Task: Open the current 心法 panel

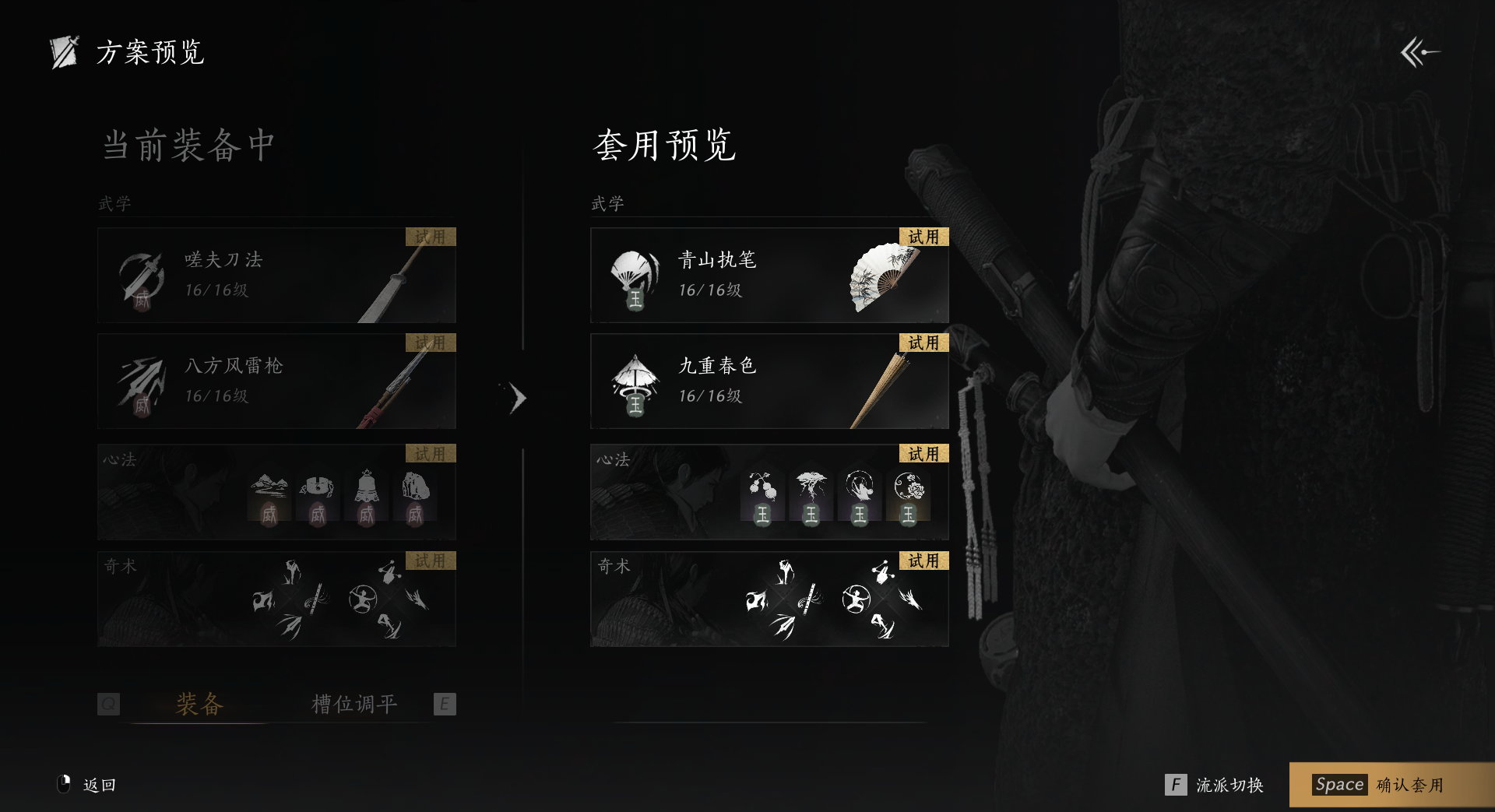Action: [x=276, y=492]
